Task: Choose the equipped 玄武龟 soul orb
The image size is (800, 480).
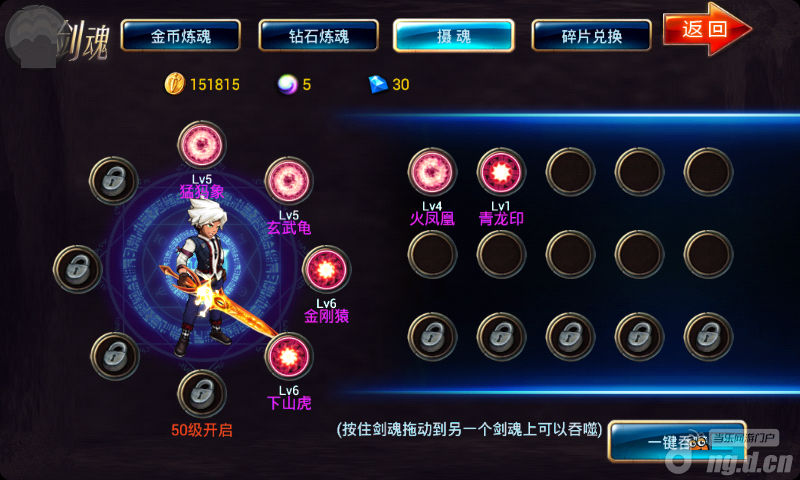Action: (x=288, y=181)
